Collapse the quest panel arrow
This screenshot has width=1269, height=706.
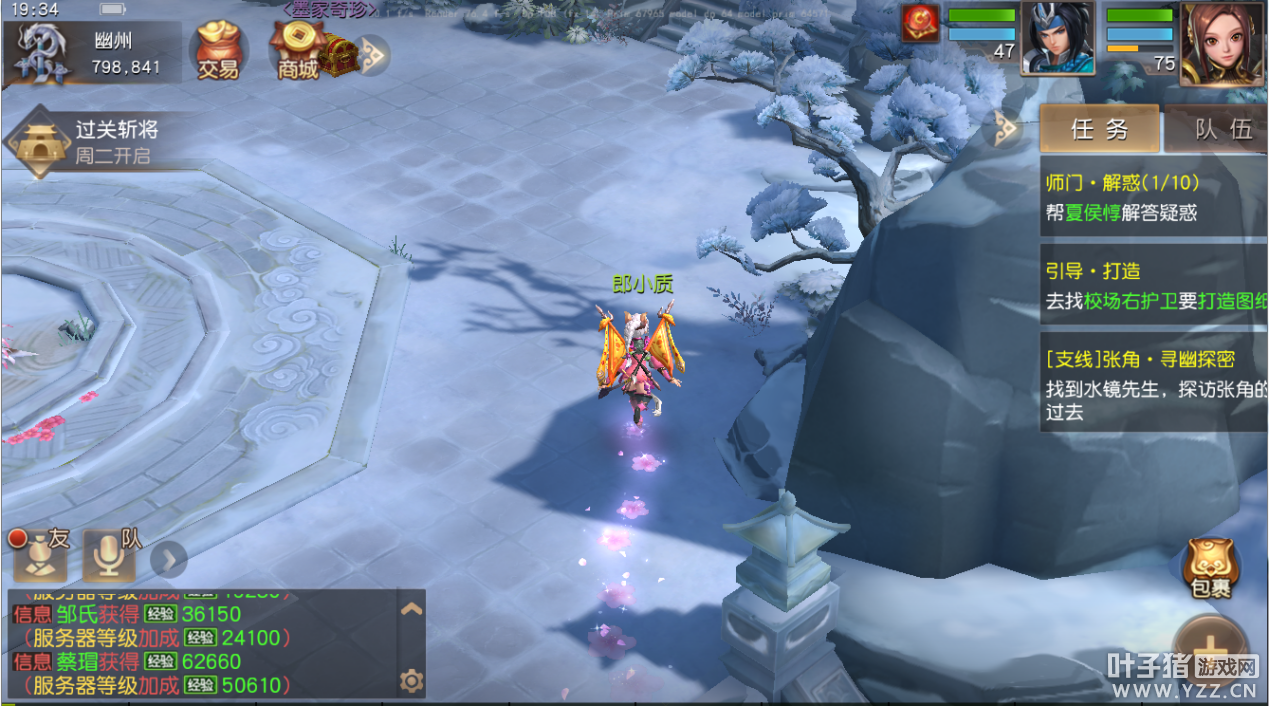click(1005, 129)
